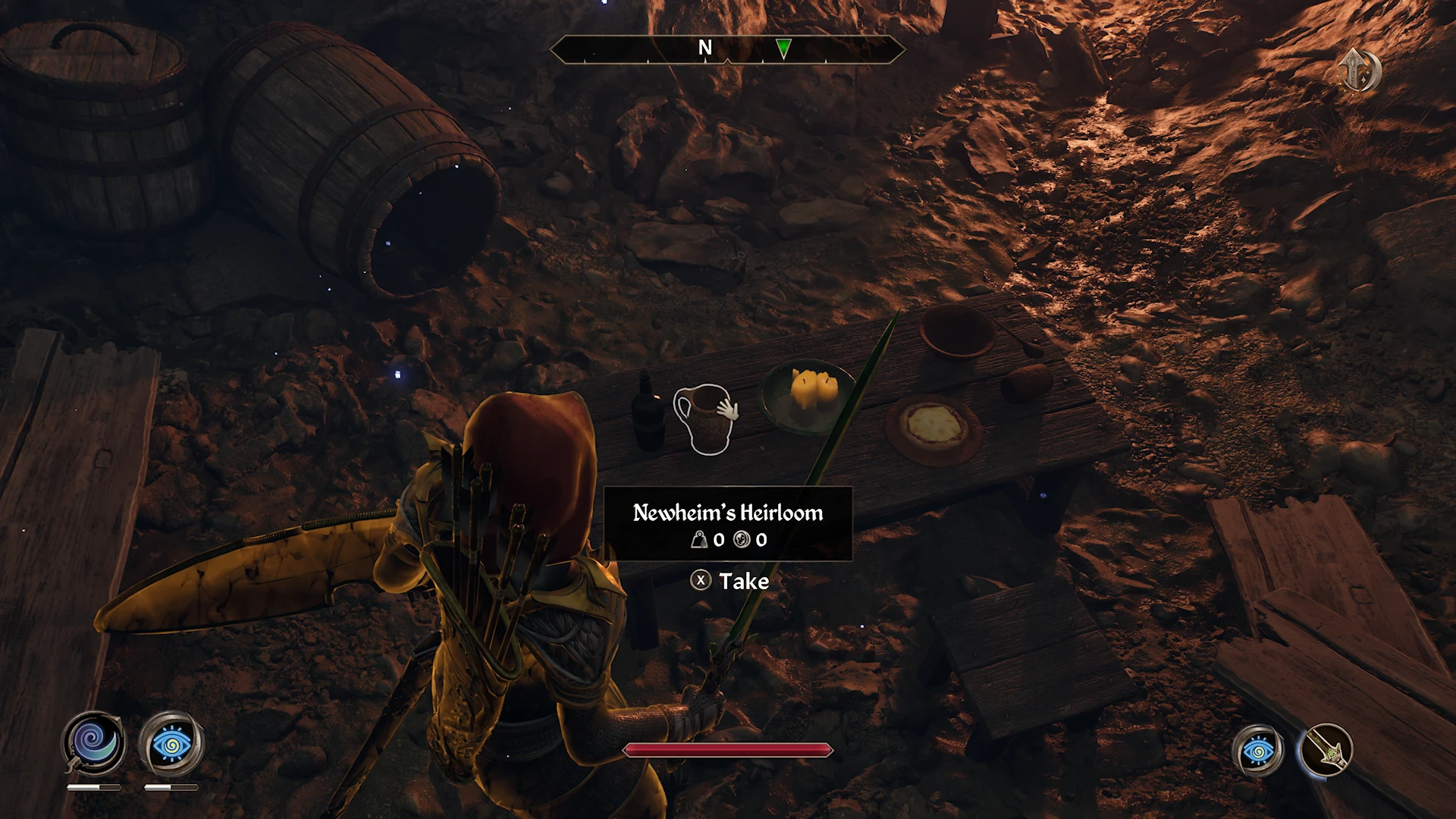
Task: Click the purple spiral and crescent effect icon
Action: [93, 743]
